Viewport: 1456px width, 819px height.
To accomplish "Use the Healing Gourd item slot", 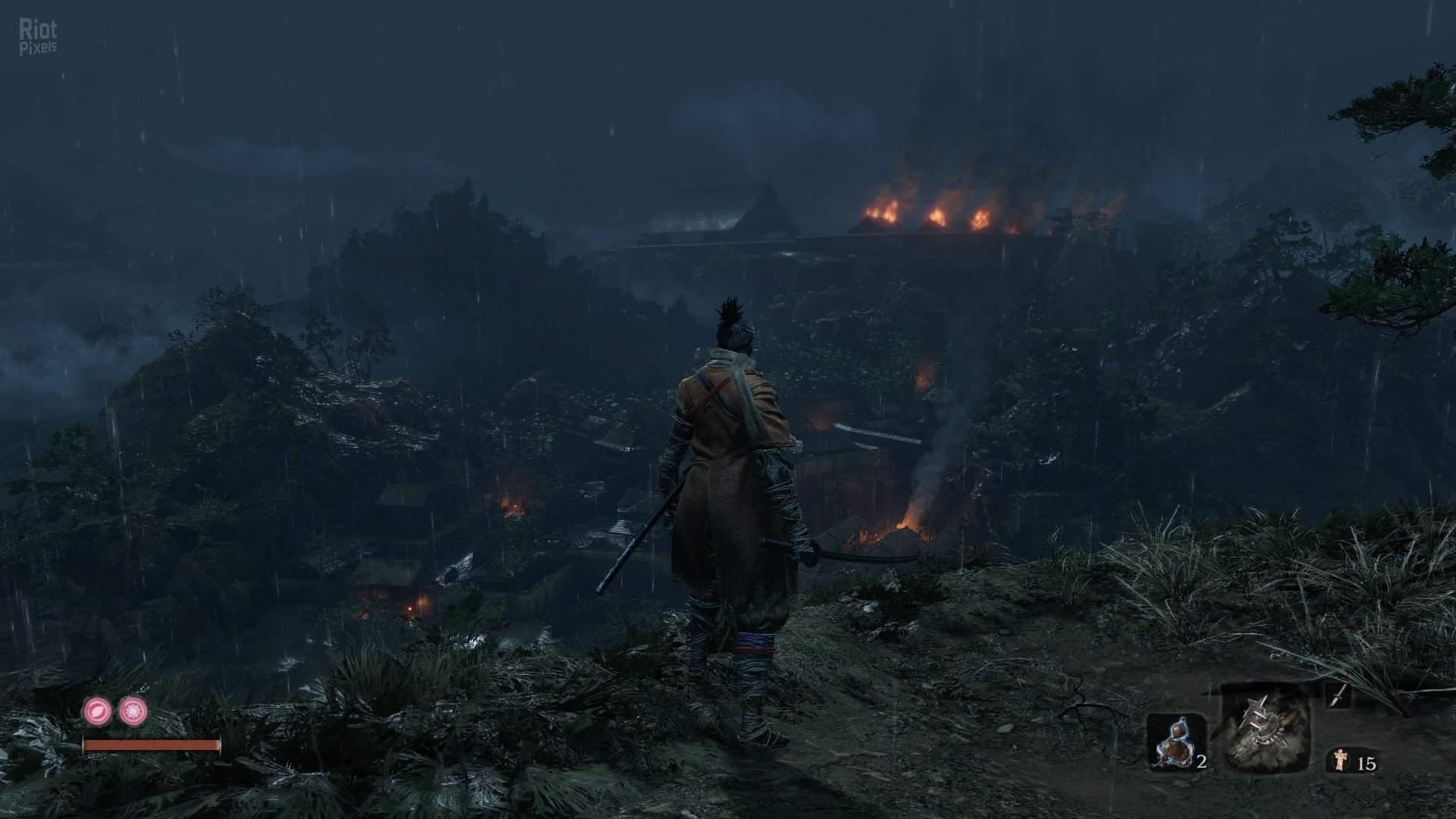I will 1175,741.
